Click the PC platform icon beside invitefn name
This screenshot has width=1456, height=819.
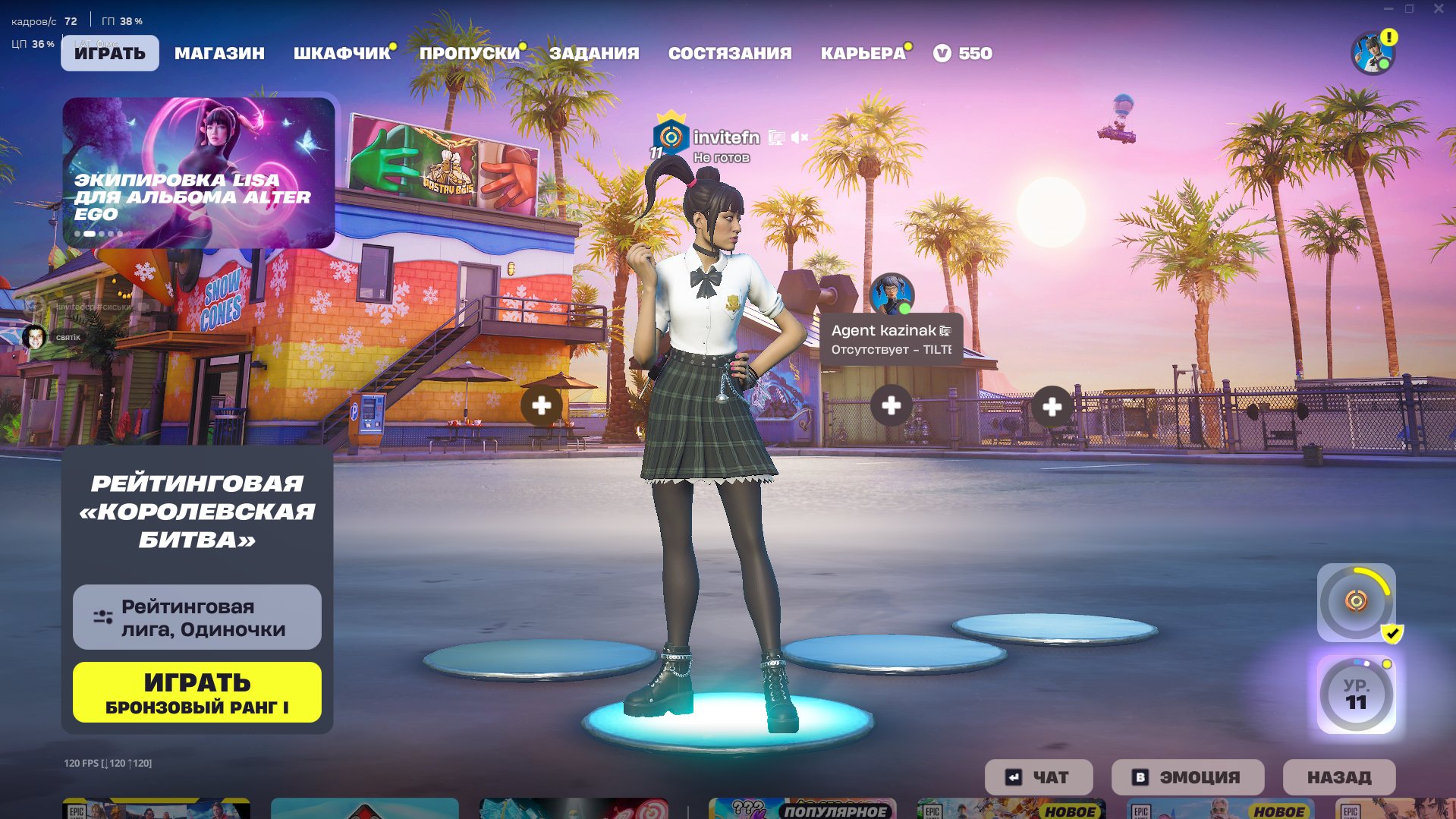pyautogui.click(x=775, y=138)
